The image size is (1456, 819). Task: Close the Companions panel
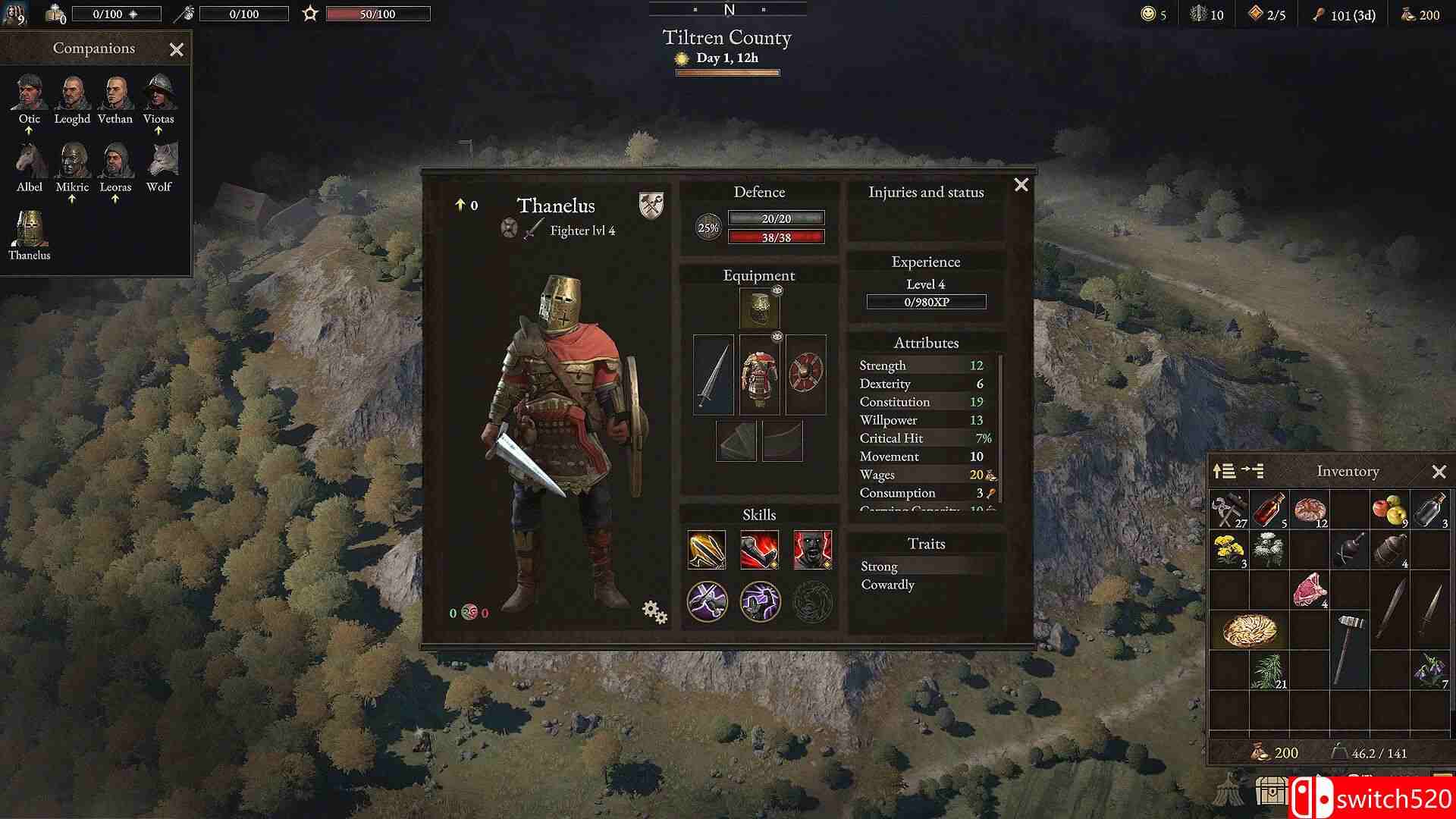pyautogui.click(x=177, y=49)
